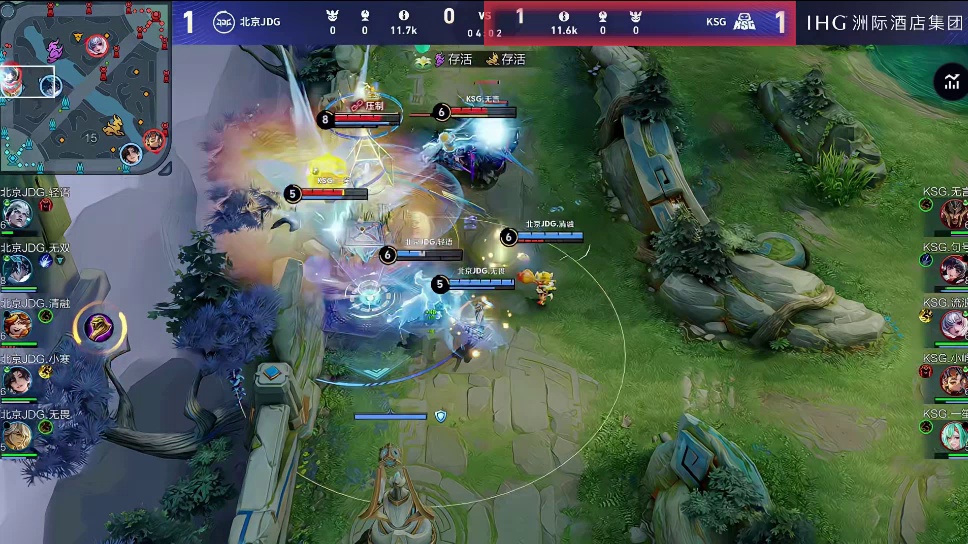
Task: Click the golden helmet item icon
Action: click(98, 327)
